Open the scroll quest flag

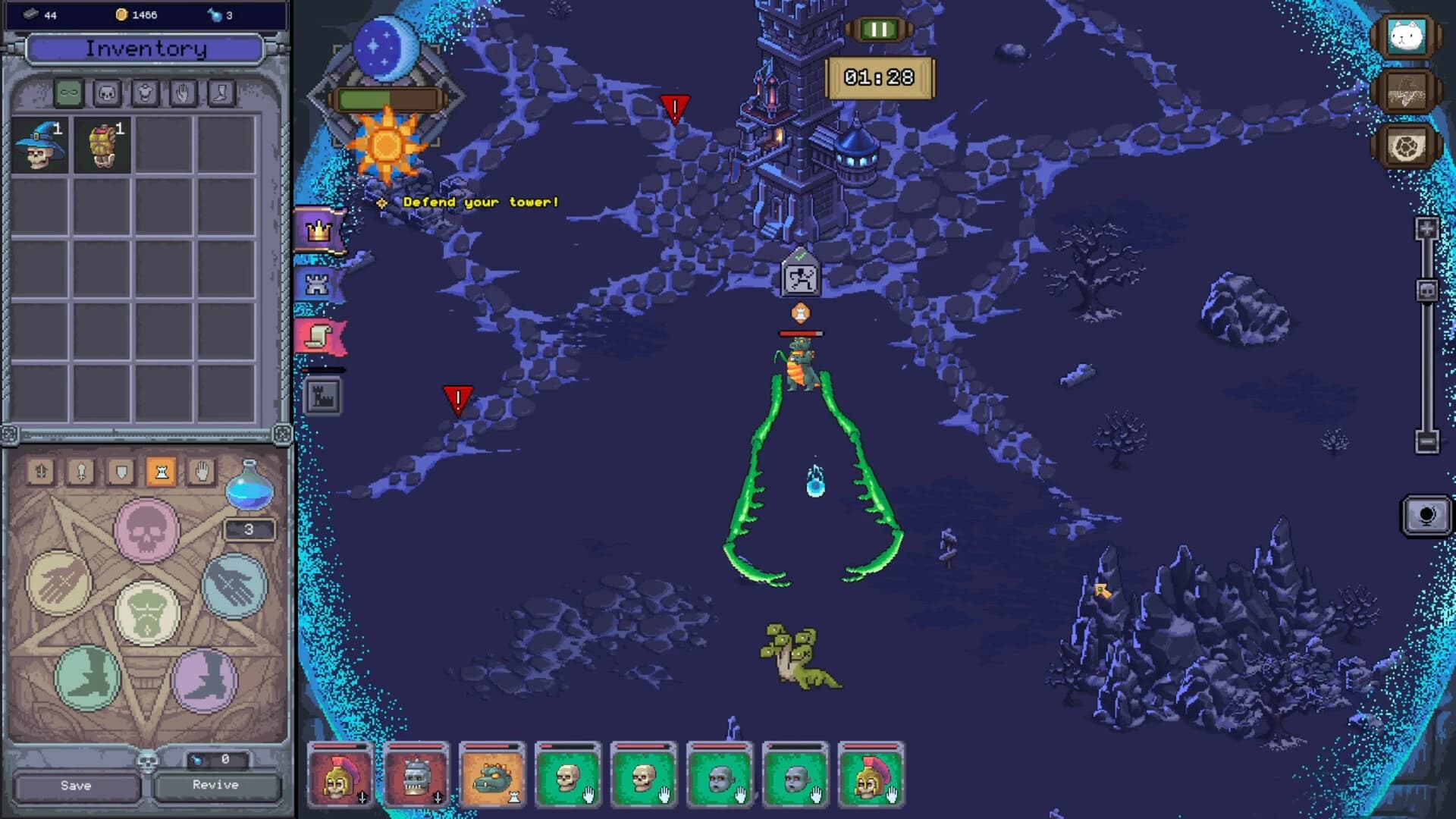(319, 336)
